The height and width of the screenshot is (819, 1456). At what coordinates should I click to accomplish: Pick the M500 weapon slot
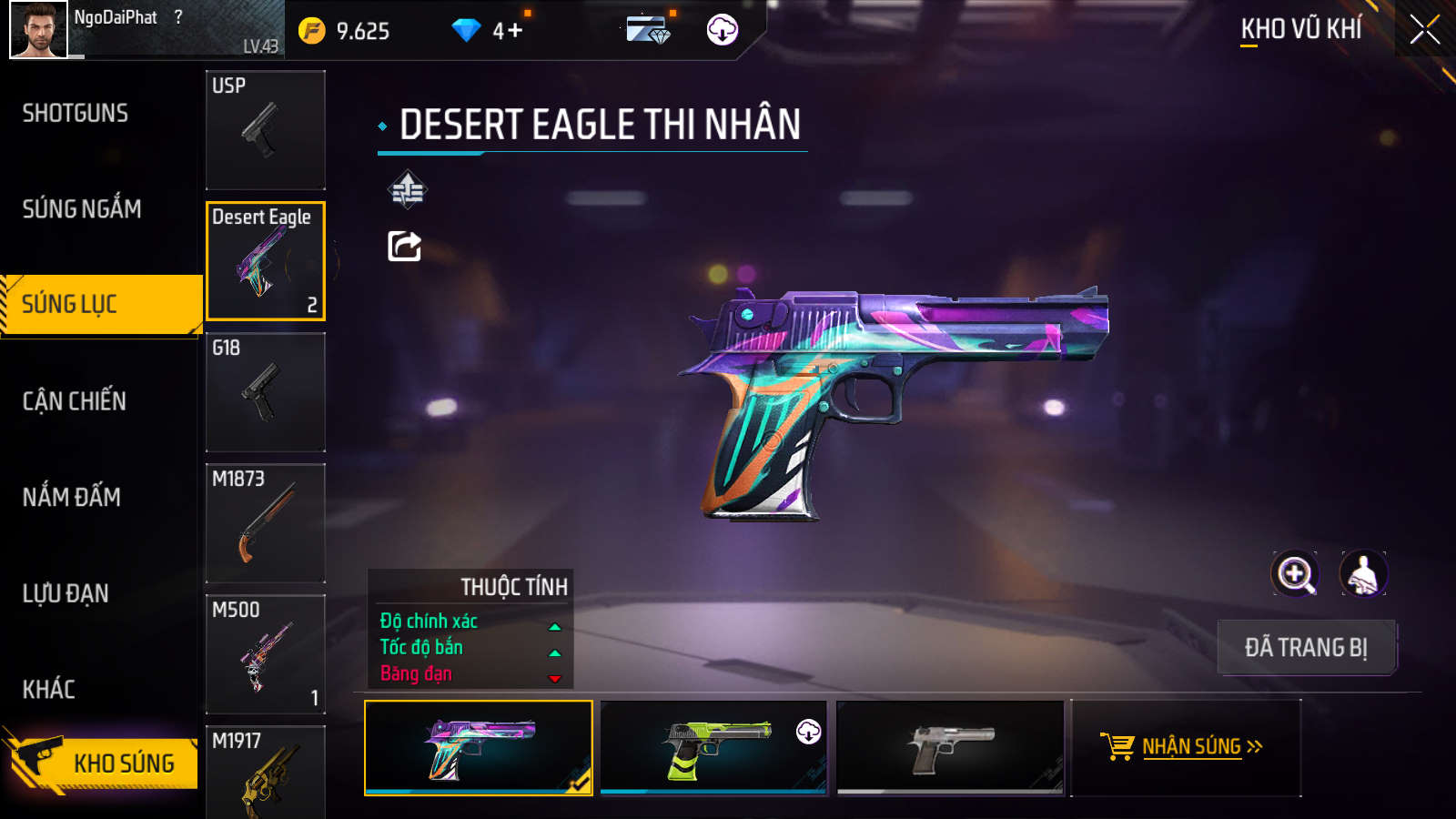click(x=266, y=654)
